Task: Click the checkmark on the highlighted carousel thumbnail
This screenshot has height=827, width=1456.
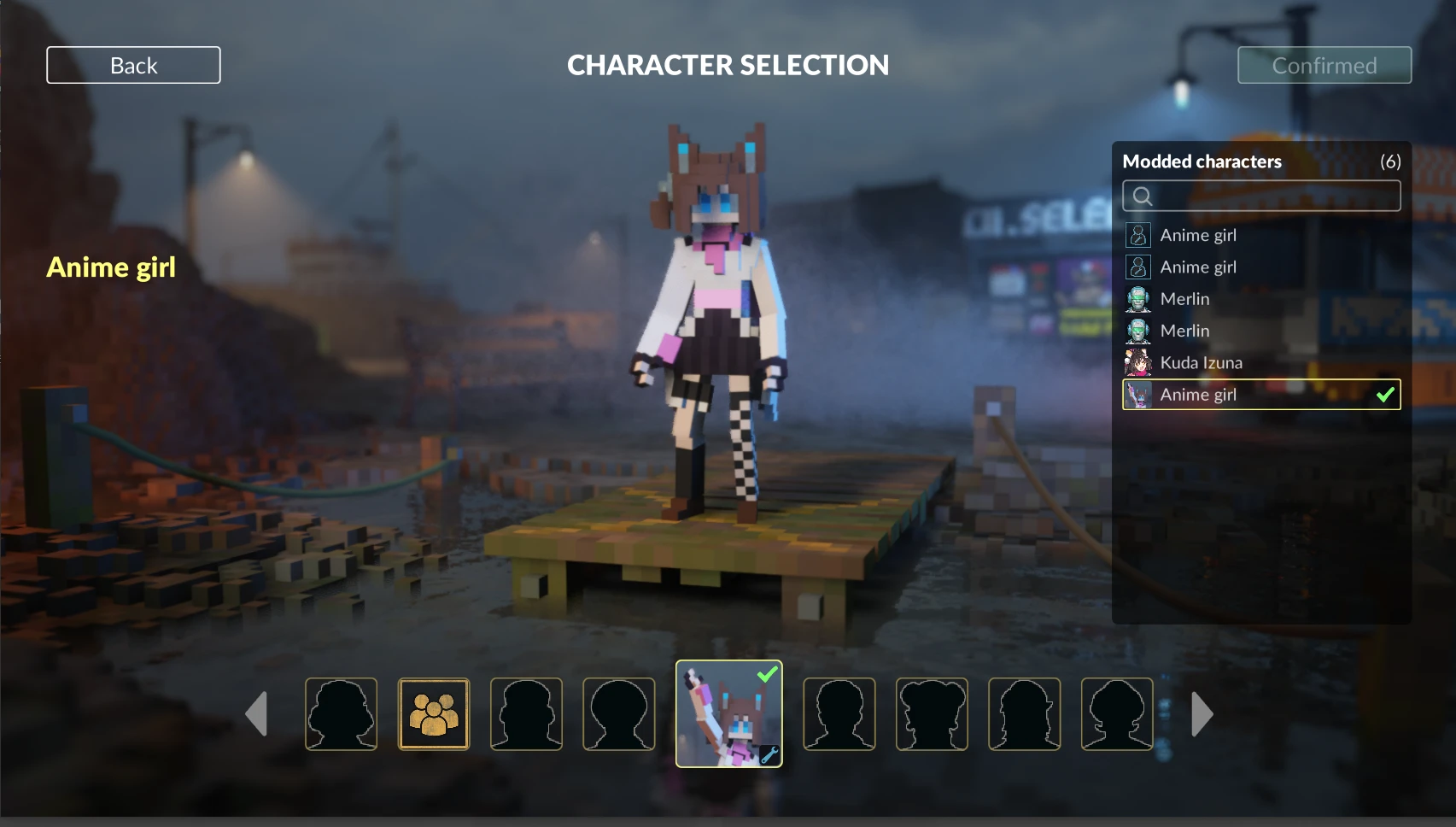Action: tap(766, 674)
